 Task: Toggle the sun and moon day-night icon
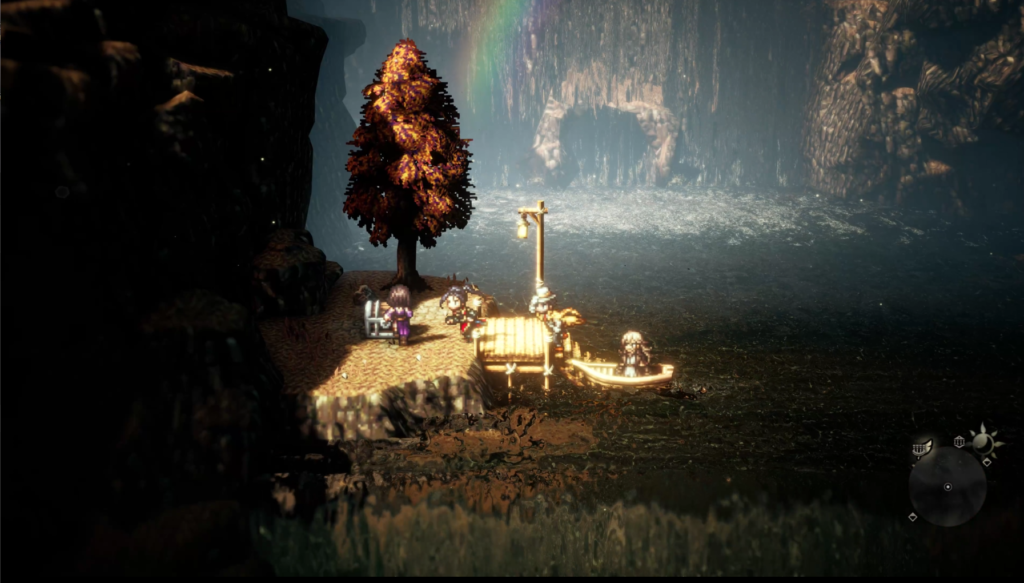click(983, 440)
